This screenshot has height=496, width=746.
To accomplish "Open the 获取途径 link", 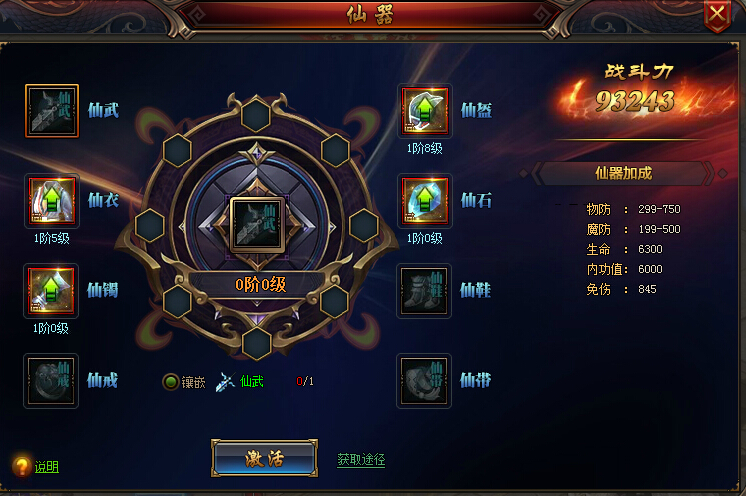I will 361,460.
